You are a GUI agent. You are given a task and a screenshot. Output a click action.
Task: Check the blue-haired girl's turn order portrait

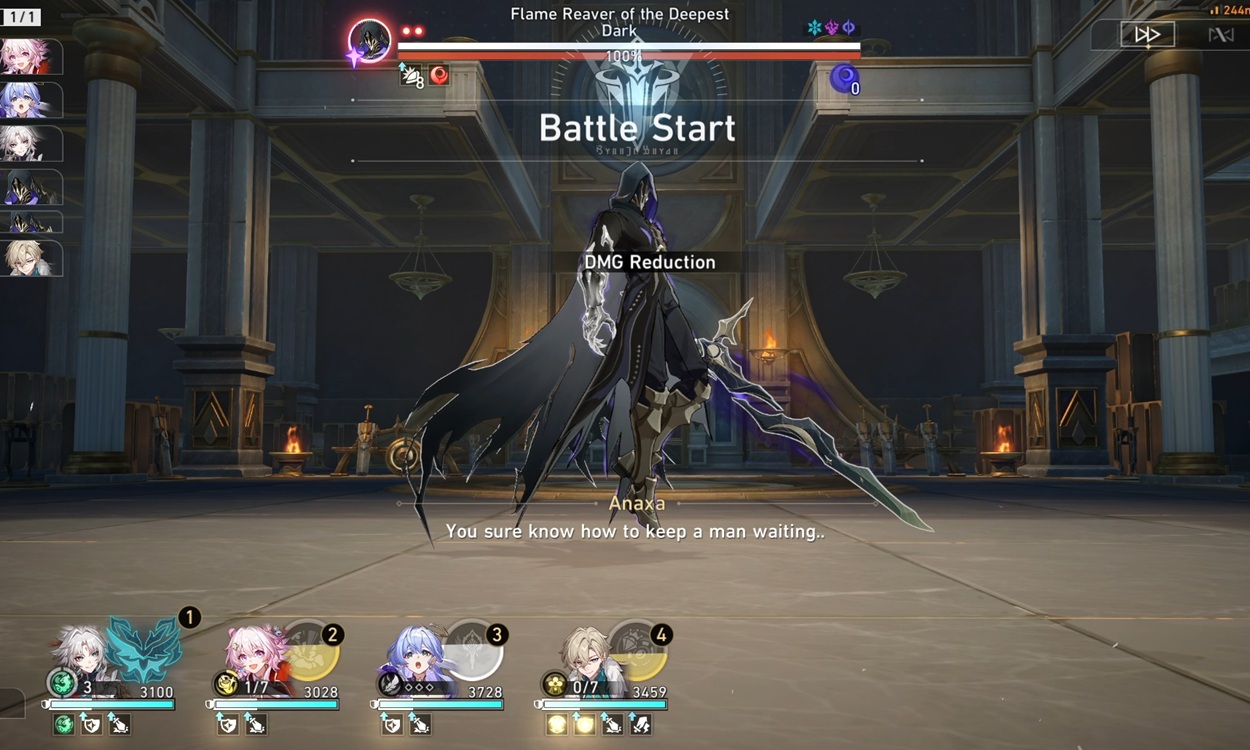[29, 100]
